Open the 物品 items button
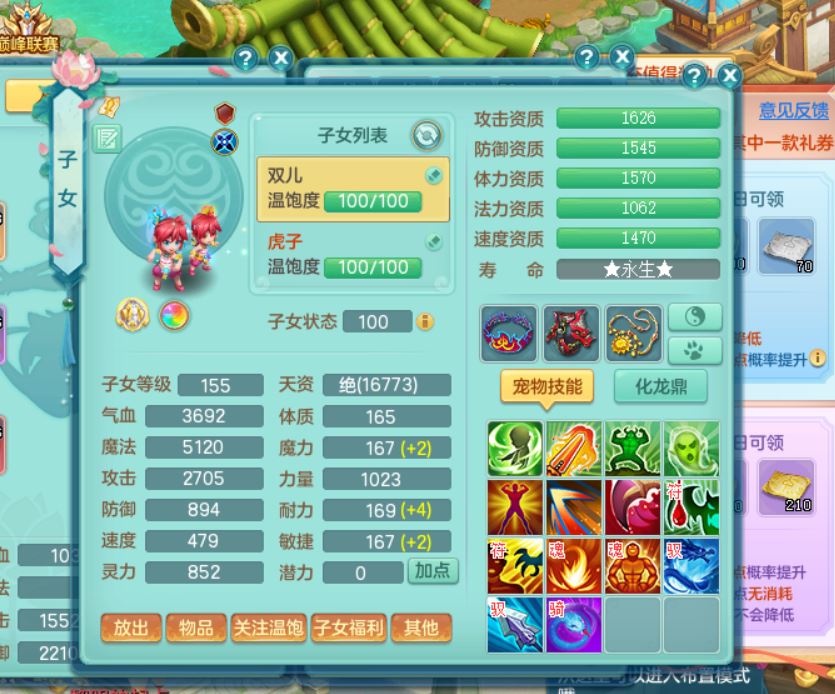835x694 pixels. tap(196, 628)
